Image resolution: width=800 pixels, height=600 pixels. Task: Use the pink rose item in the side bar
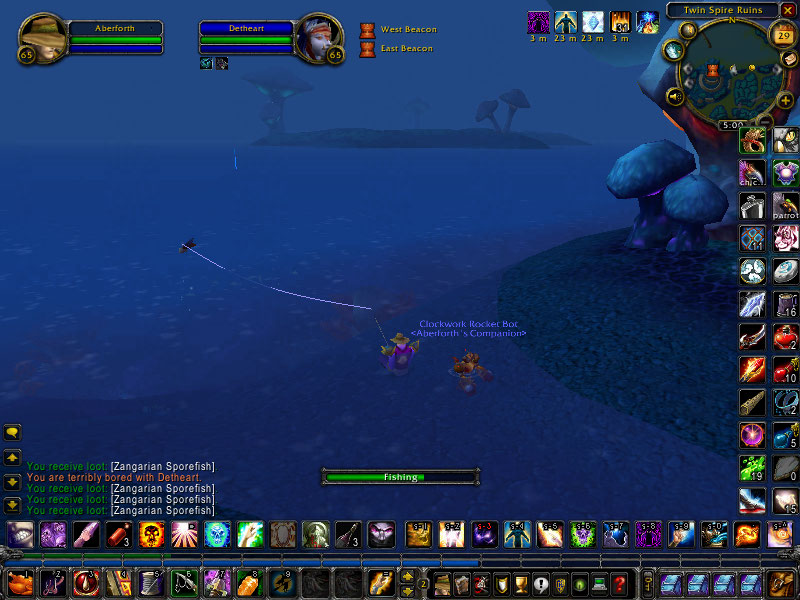[785, 238]
